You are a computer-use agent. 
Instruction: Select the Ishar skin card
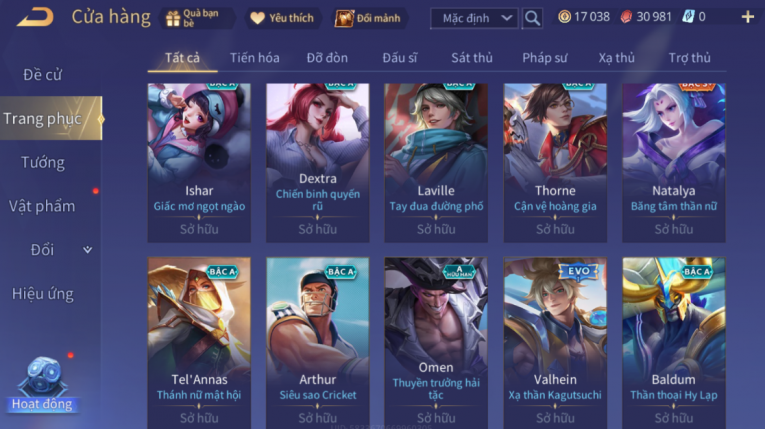pos(199,160)
